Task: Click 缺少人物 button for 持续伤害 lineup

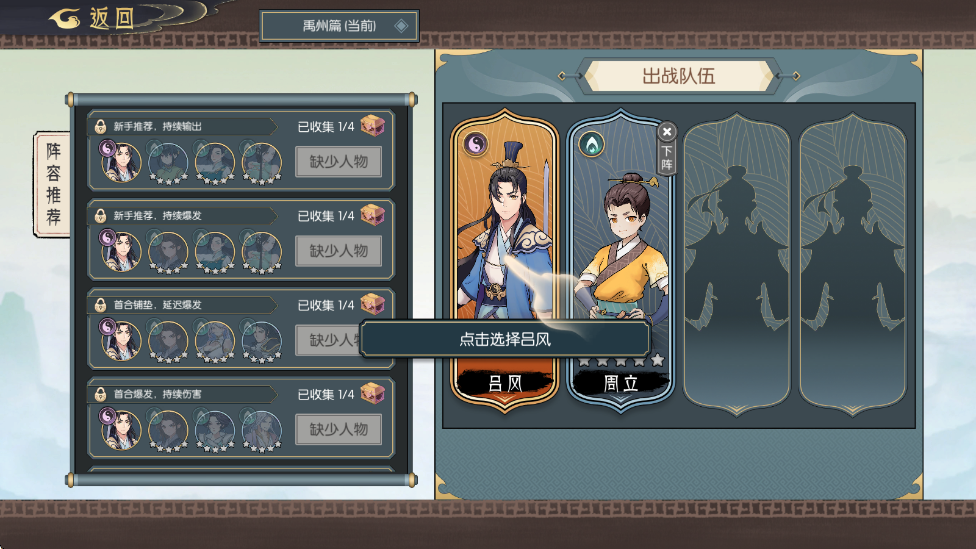Action: [x=338, y=429]
